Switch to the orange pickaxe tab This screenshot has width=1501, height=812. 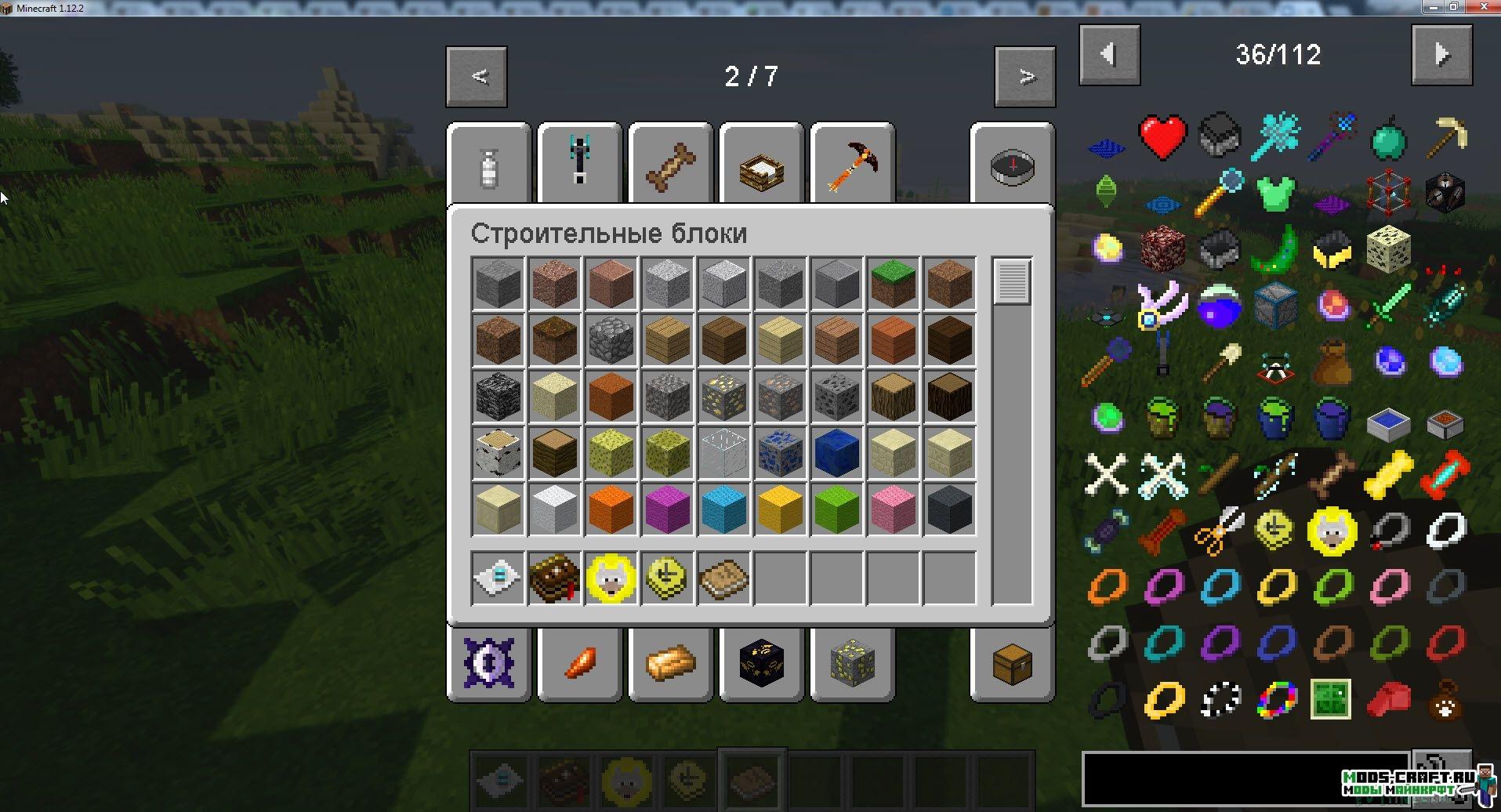pos(853,166)
